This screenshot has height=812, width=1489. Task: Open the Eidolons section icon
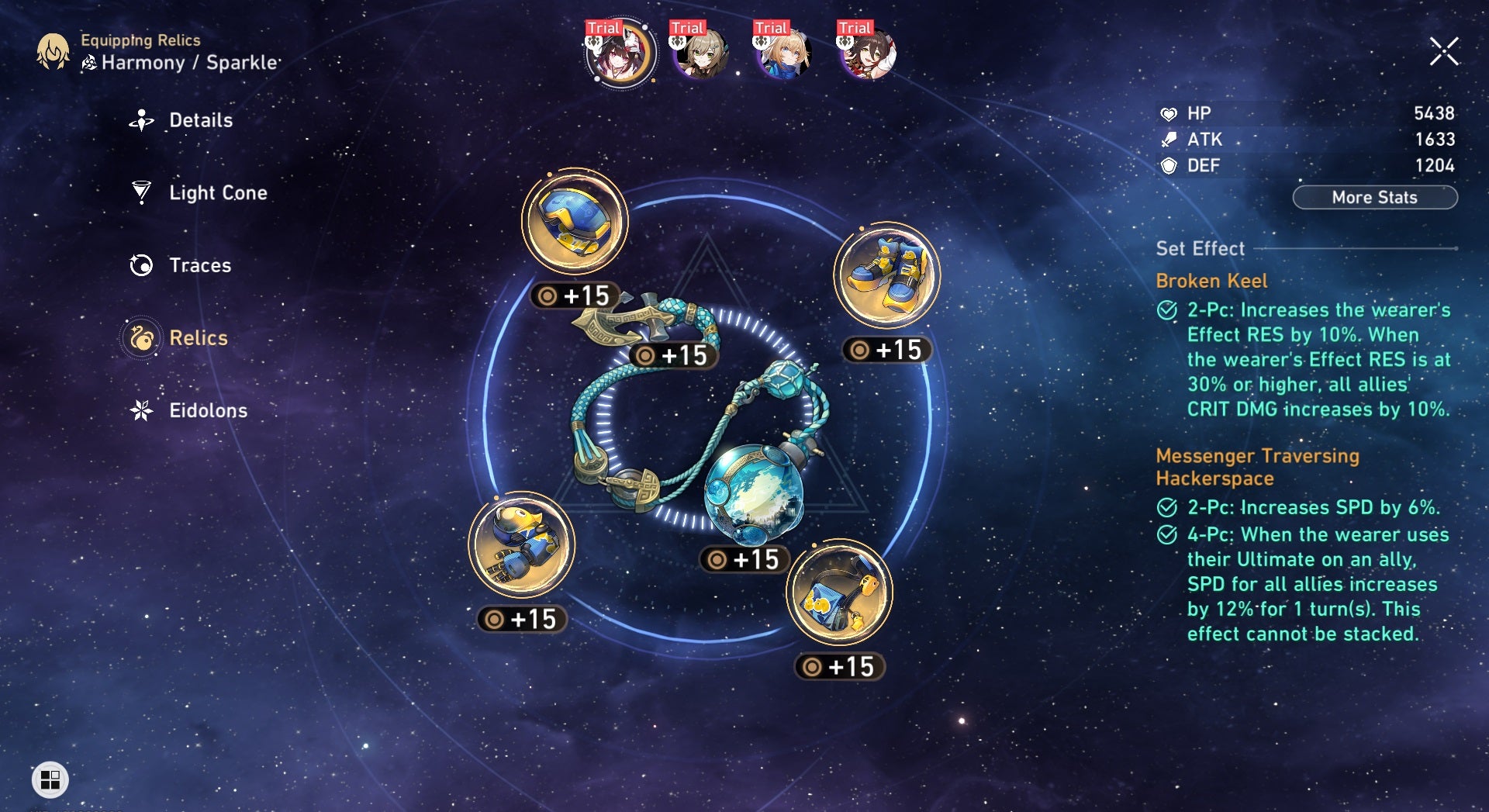(140, 410)
